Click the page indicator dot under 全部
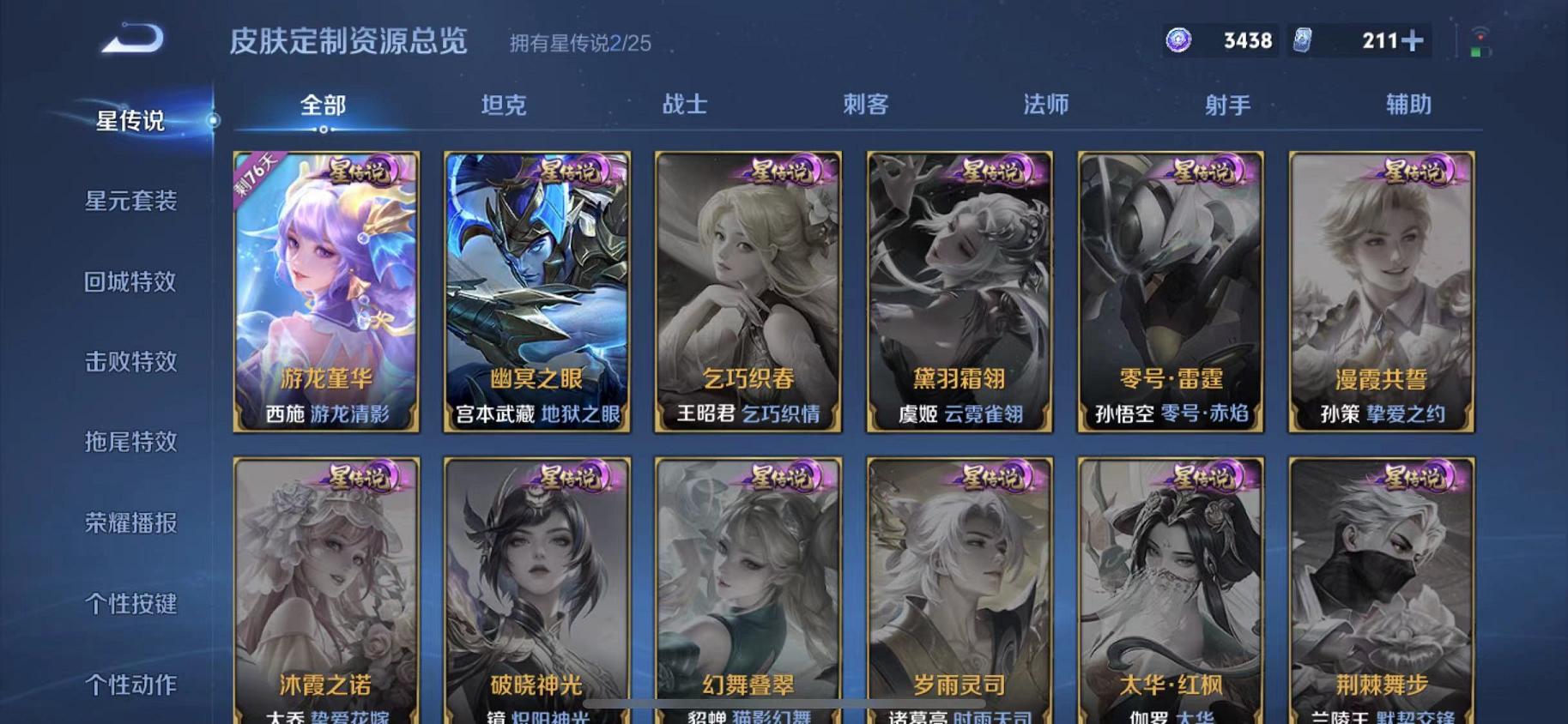Screen dimensions: 1568x724 tap(324, 131)
